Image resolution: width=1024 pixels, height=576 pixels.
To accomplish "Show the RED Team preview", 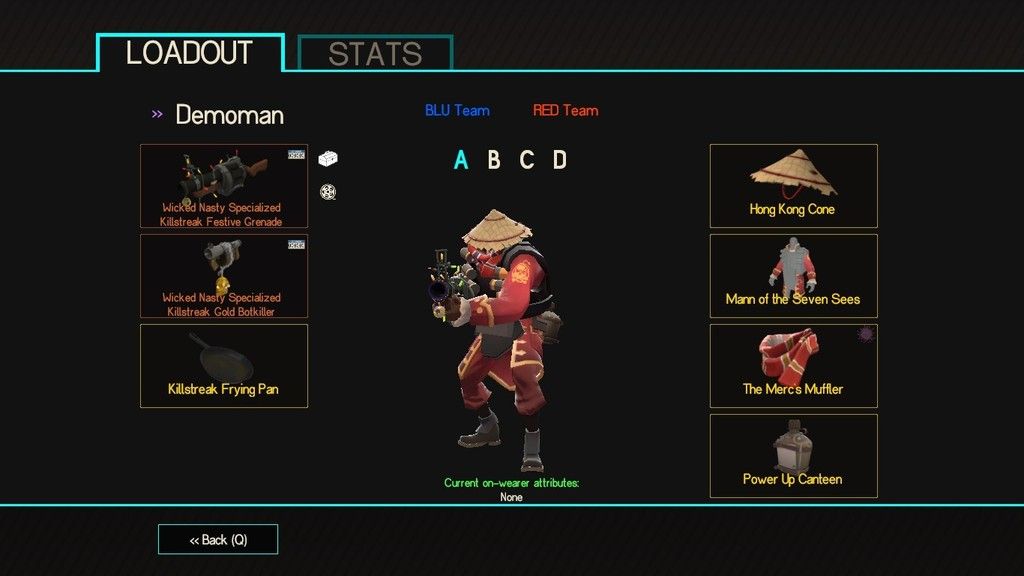I will 565,111.
